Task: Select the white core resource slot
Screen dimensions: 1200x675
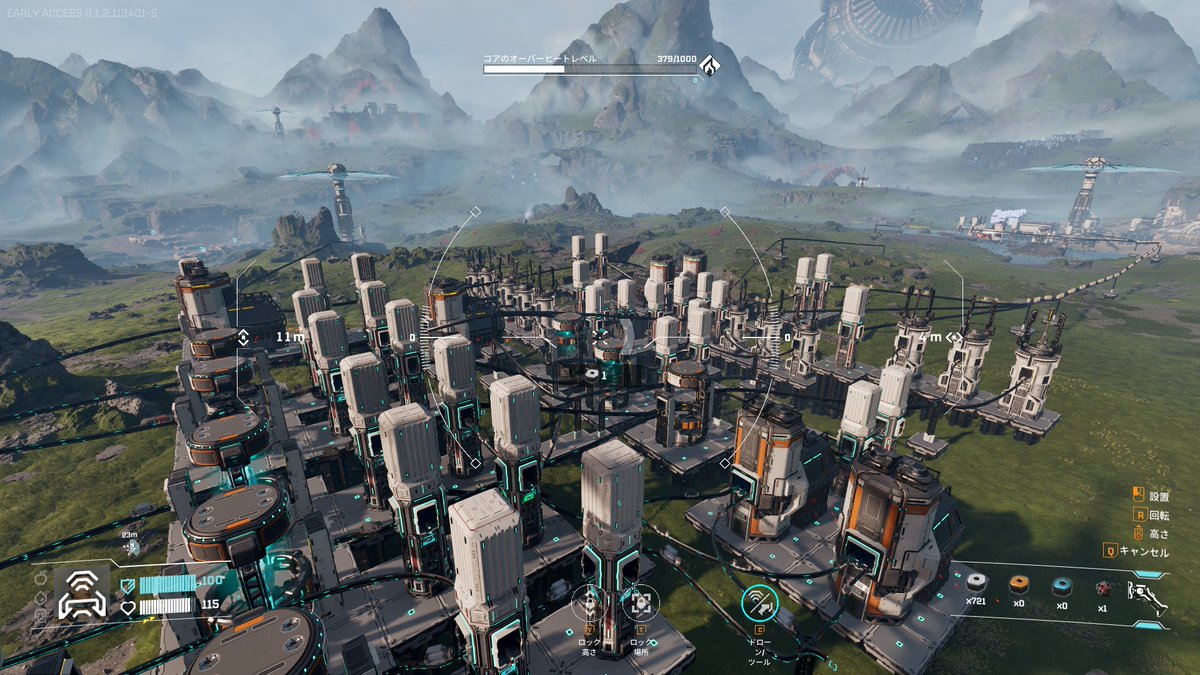Action: pyautogui.click(x=976, y=586)
